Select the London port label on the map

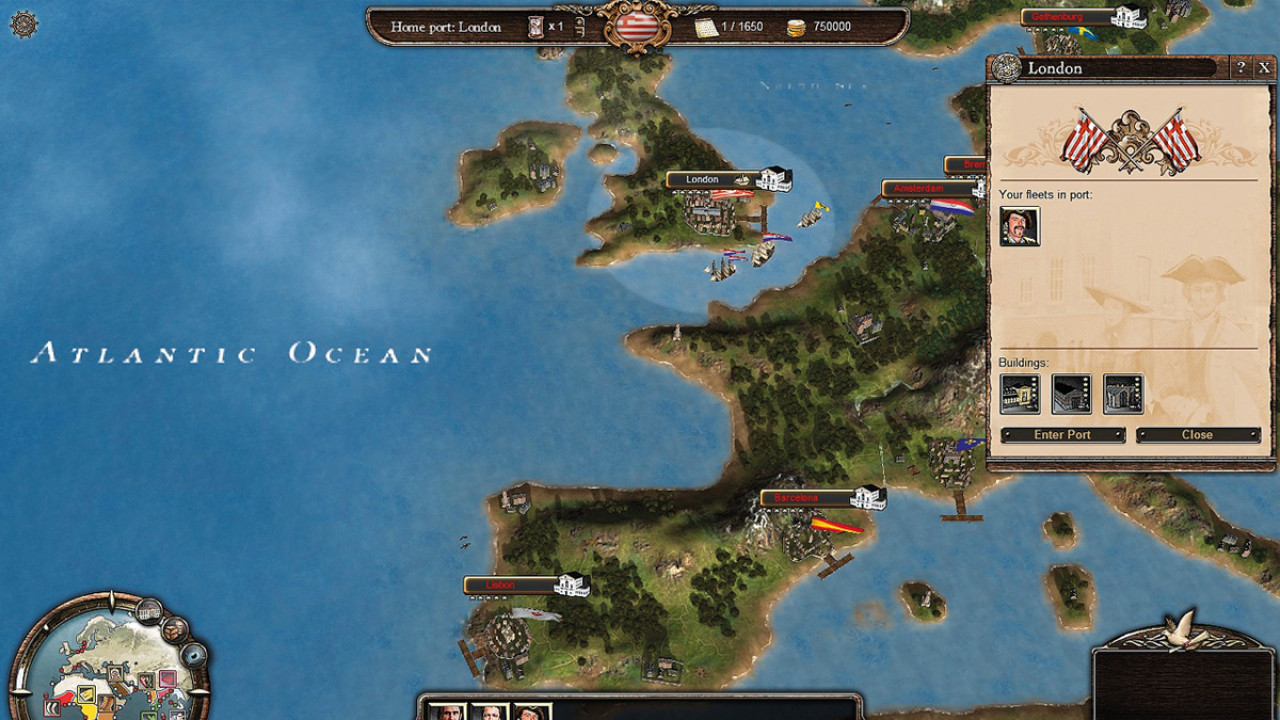(702, 180)
